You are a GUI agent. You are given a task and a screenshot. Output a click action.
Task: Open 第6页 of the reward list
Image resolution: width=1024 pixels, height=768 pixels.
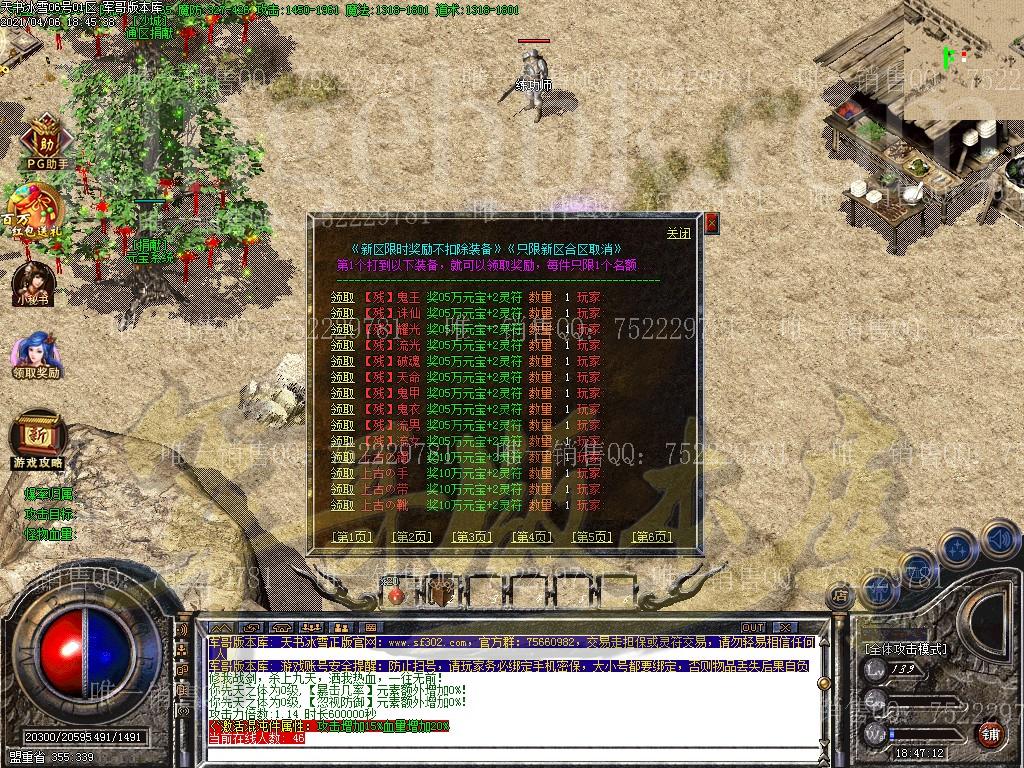point(652,537)
